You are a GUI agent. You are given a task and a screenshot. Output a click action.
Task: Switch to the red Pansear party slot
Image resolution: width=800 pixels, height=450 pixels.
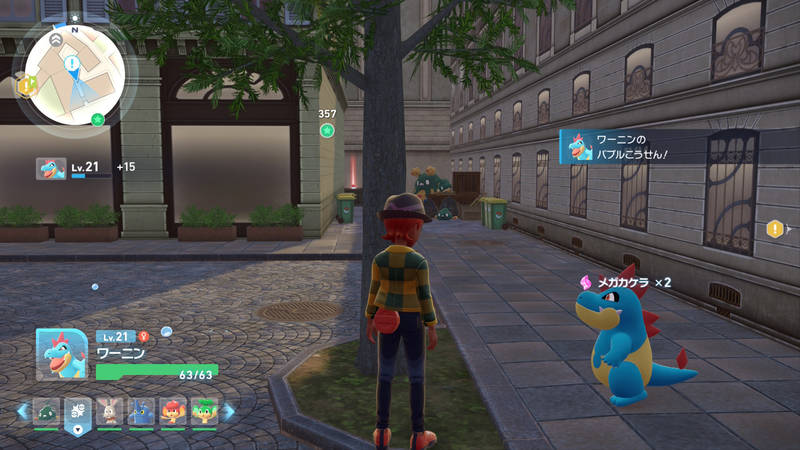173,411
